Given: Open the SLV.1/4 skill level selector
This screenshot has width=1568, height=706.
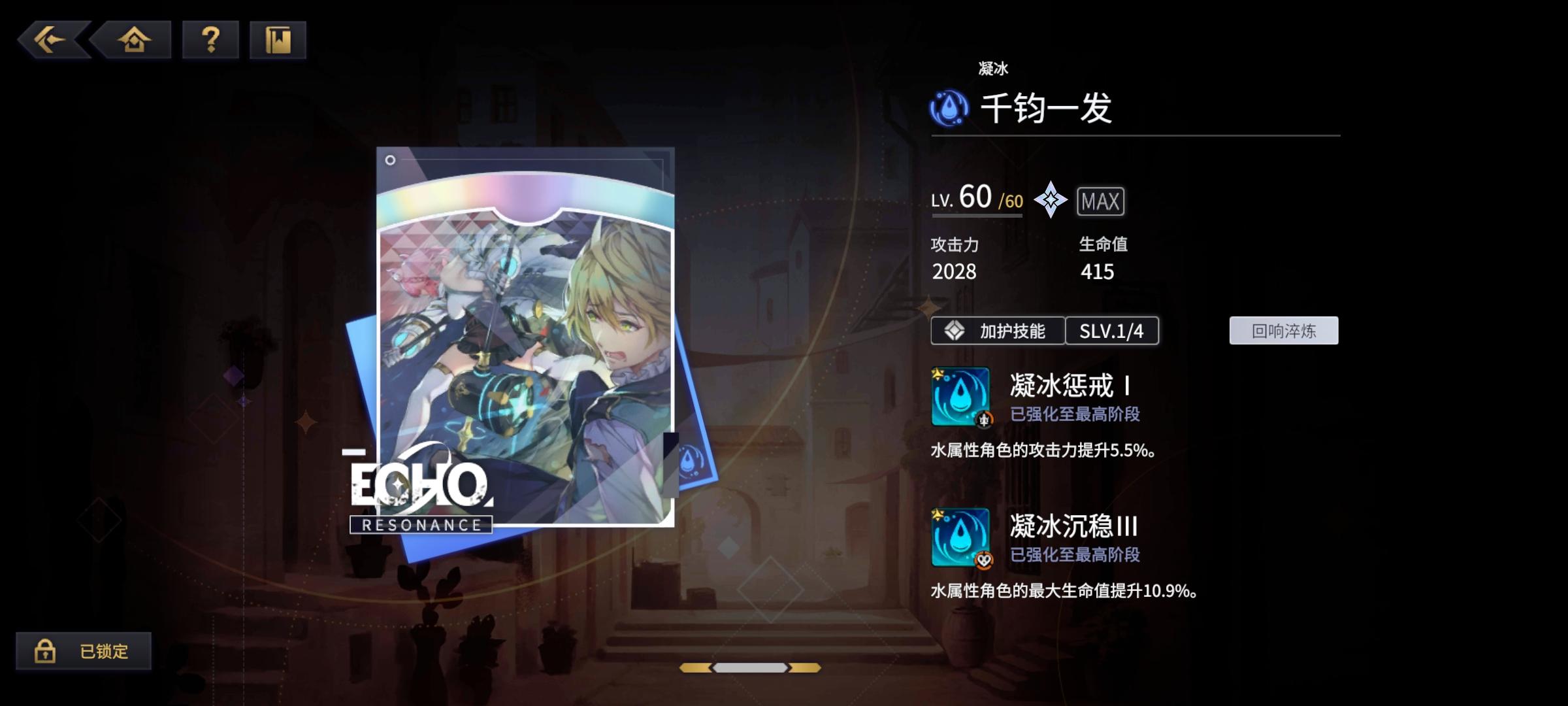Looking at the screenshot, I should (1113, 331).
